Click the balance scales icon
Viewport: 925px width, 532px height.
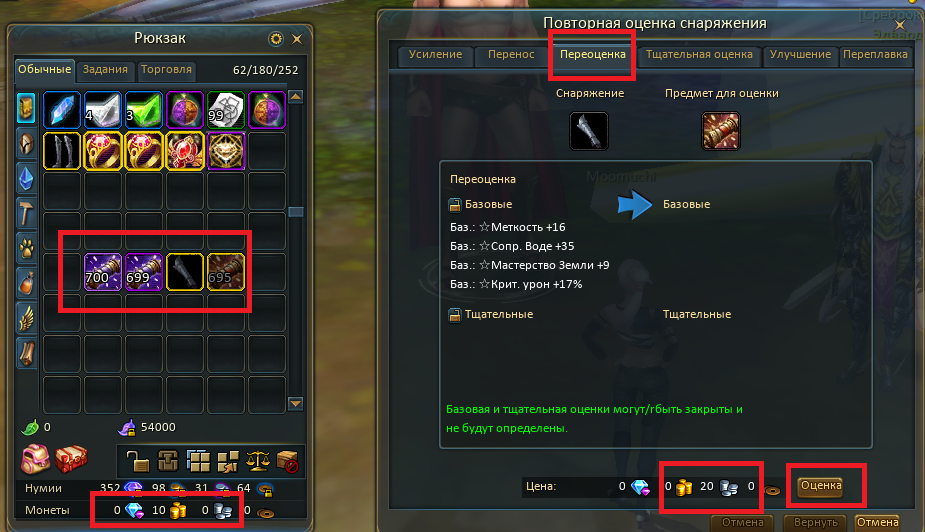tap(260, 461)
